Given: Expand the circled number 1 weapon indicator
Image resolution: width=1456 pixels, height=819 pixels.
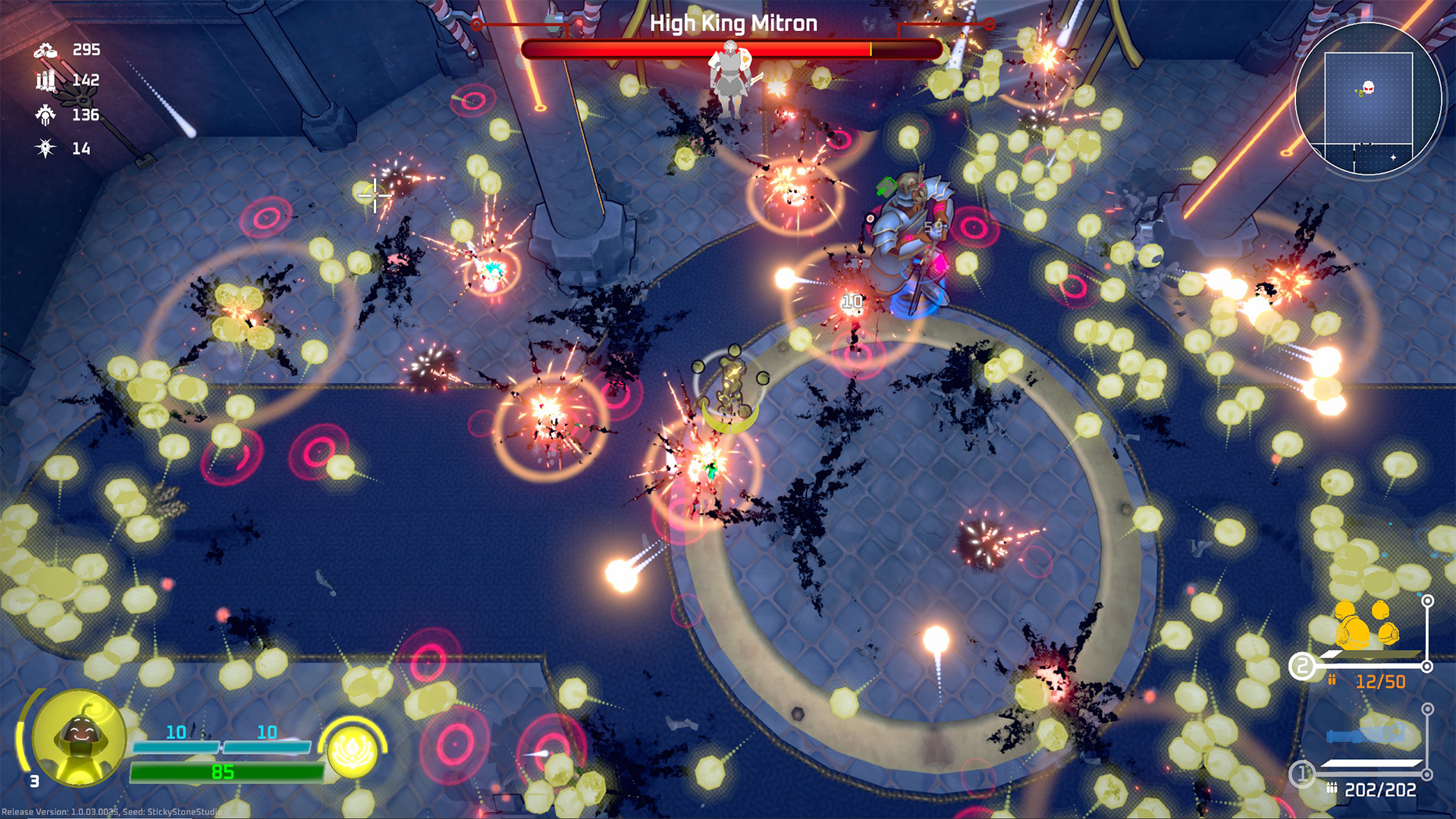Looking at the screenshot, I should pyautogui.click(x=1303, y=773).
